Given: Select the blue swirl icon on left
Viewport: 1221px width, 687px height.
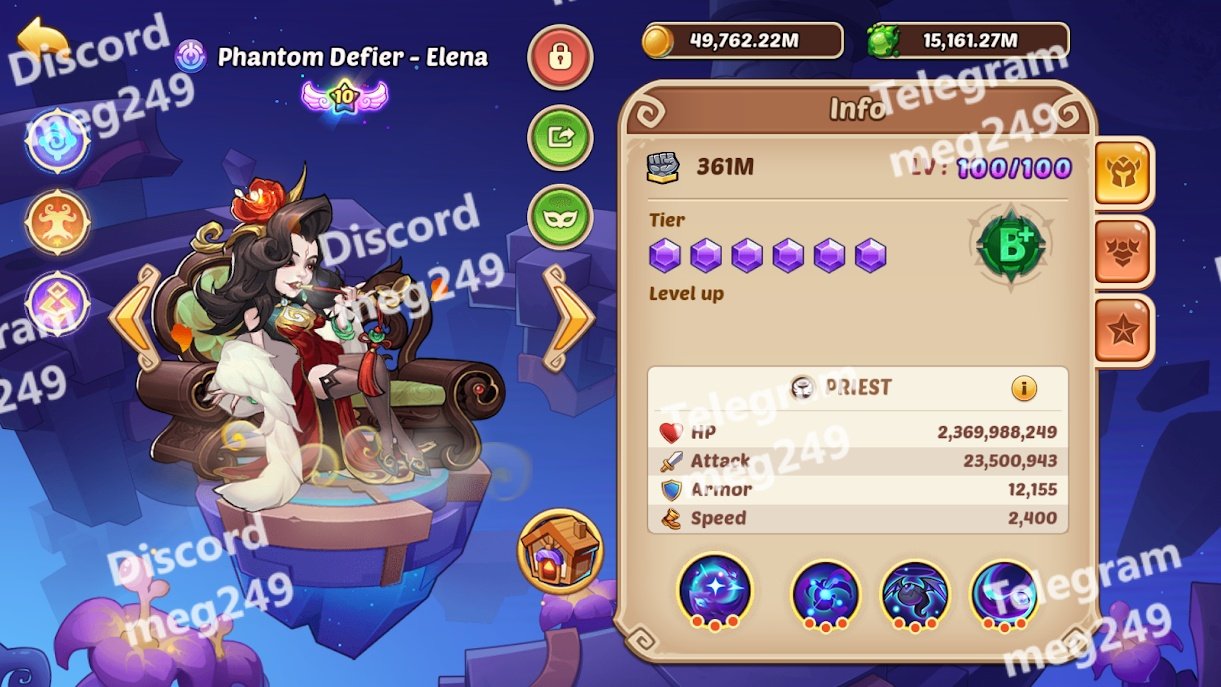Looking at the screenshot, I should click(x=58, y=140).
